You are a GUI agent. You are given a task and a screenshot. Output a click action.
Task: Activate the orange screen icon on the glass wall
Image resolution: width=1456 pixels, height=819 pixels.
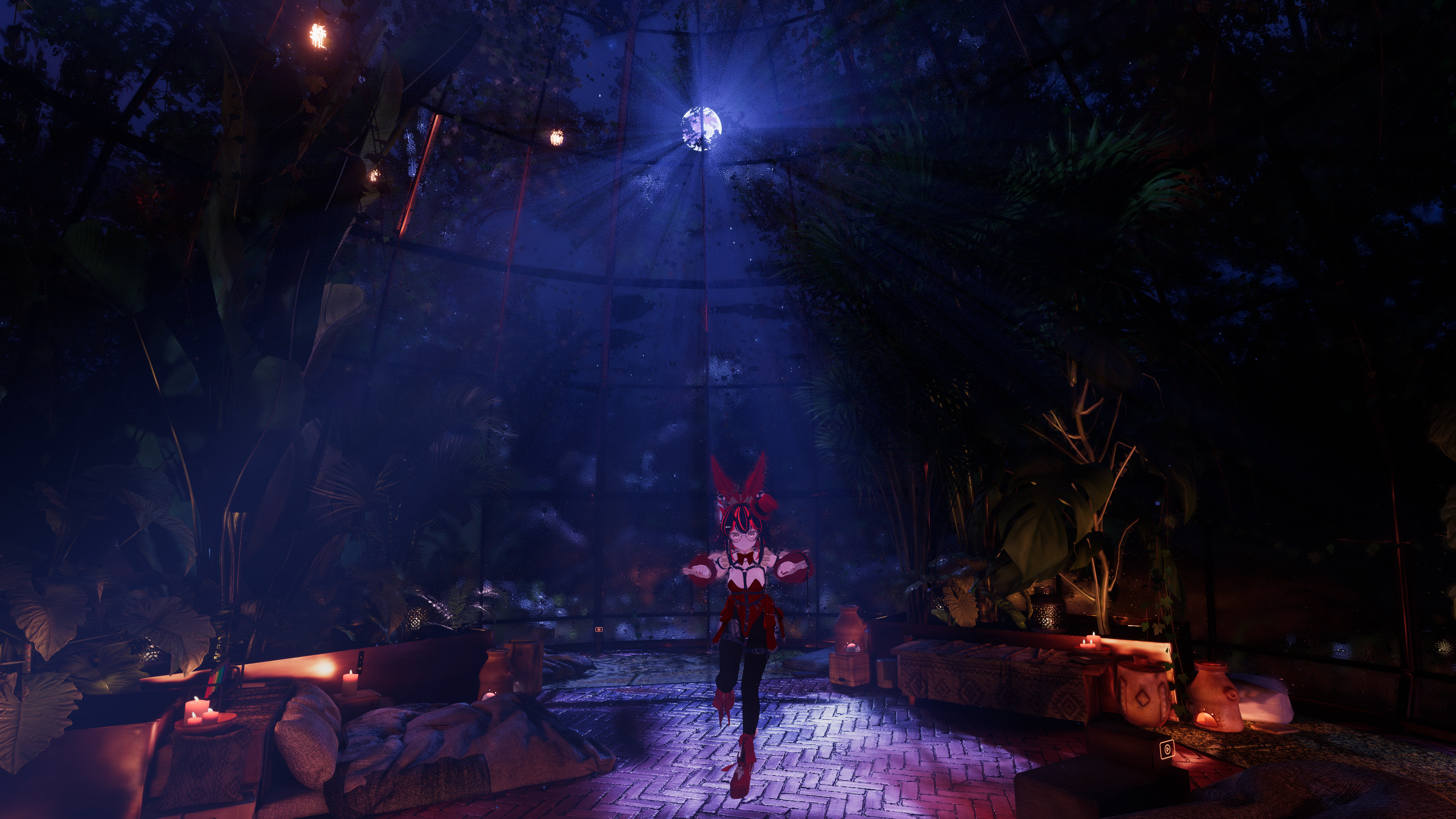(x=599, y=629)
